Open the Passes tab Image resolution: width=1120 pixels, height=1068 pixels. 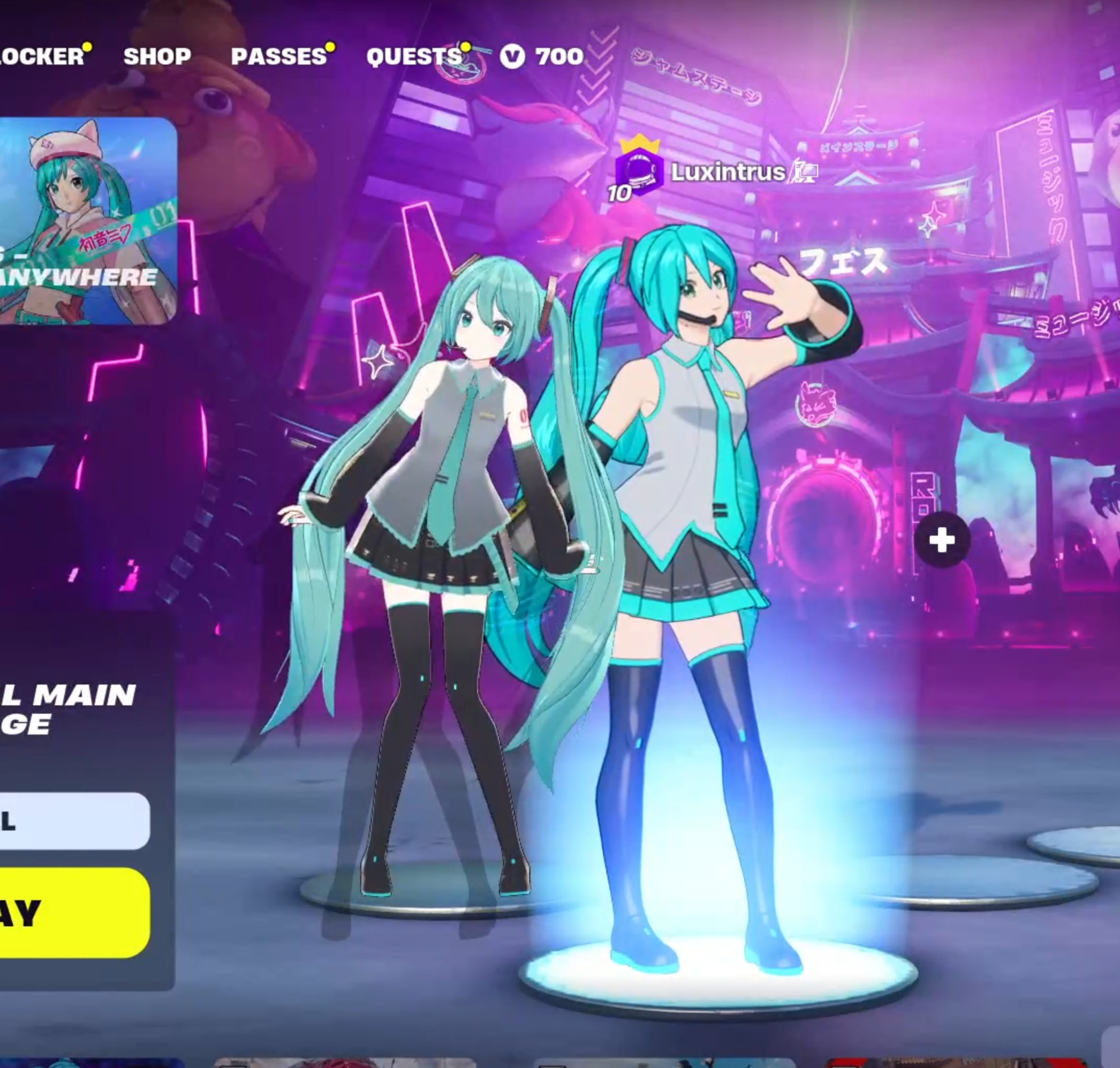[279, 57]
